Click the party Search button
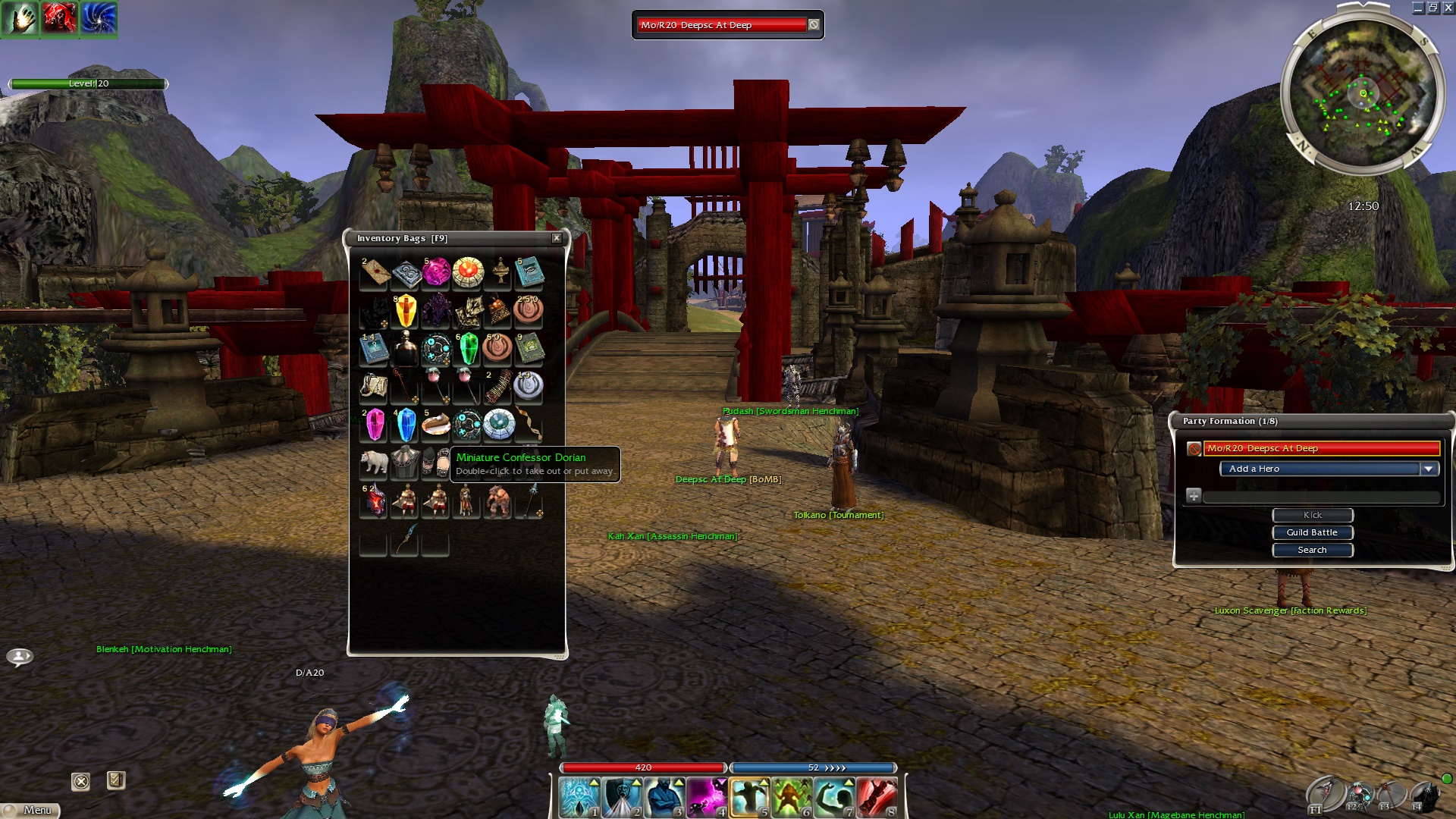This screenshot has width=1456, height=819. [x=1312, y=550]
